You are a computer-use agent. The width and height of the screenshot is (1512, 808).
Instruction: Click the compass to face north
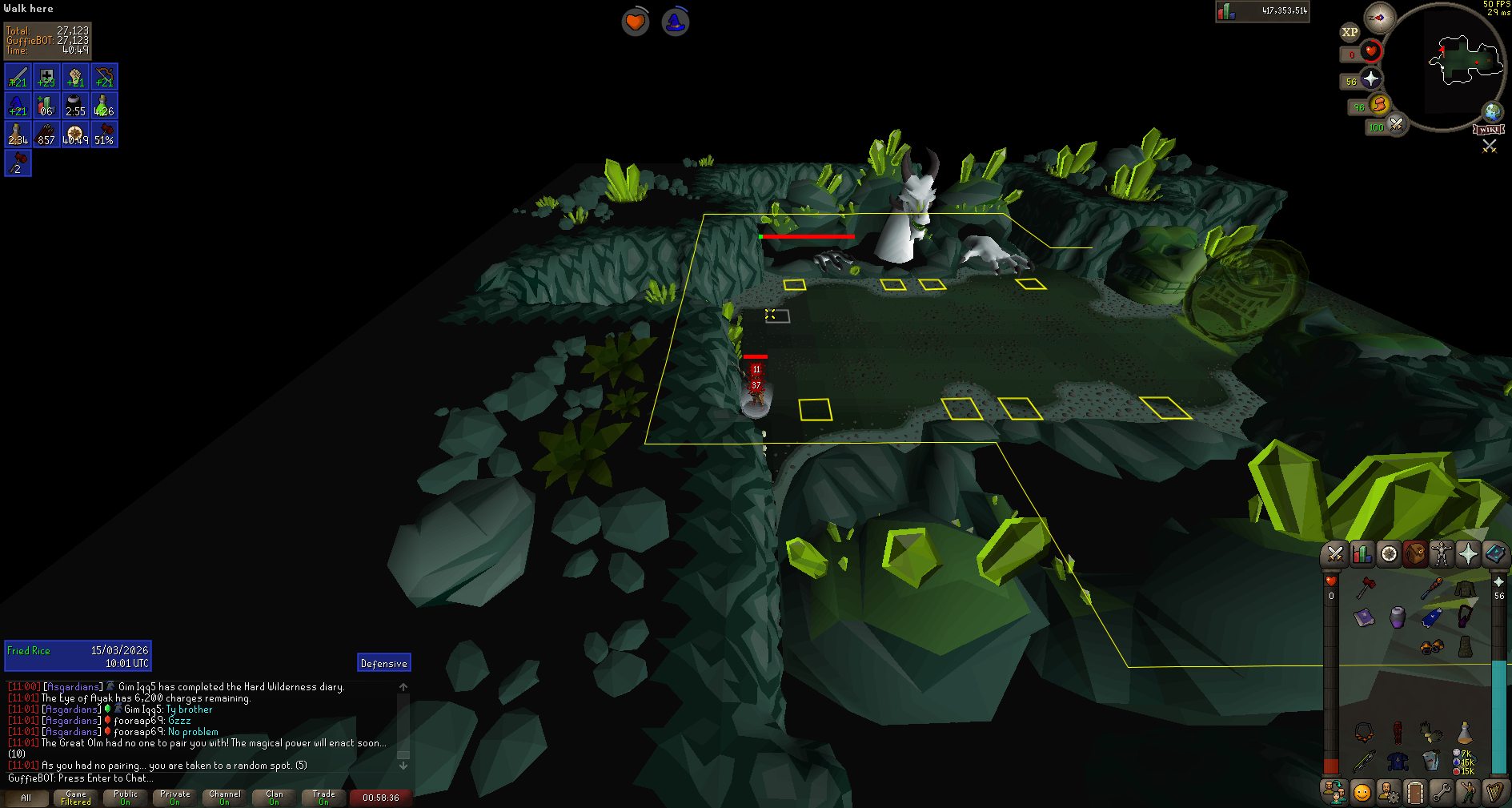pyautogui.click(x=1380, y=18)
